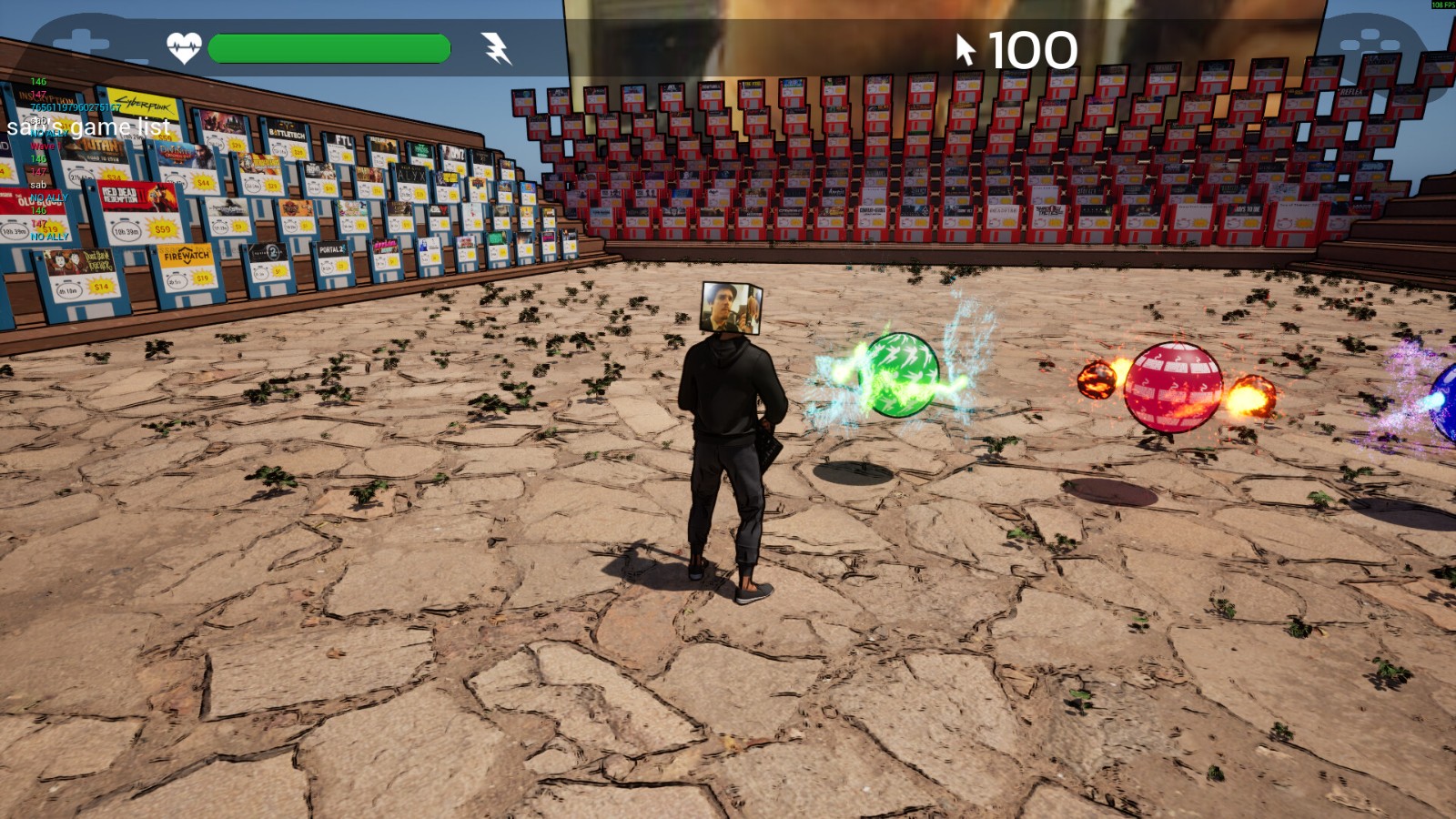Viewport: 1456px width, 819px height.
Task: Click the $59 price tag on Red Dead Redemption
Action: pyautogui.click(x=163, y=229)
